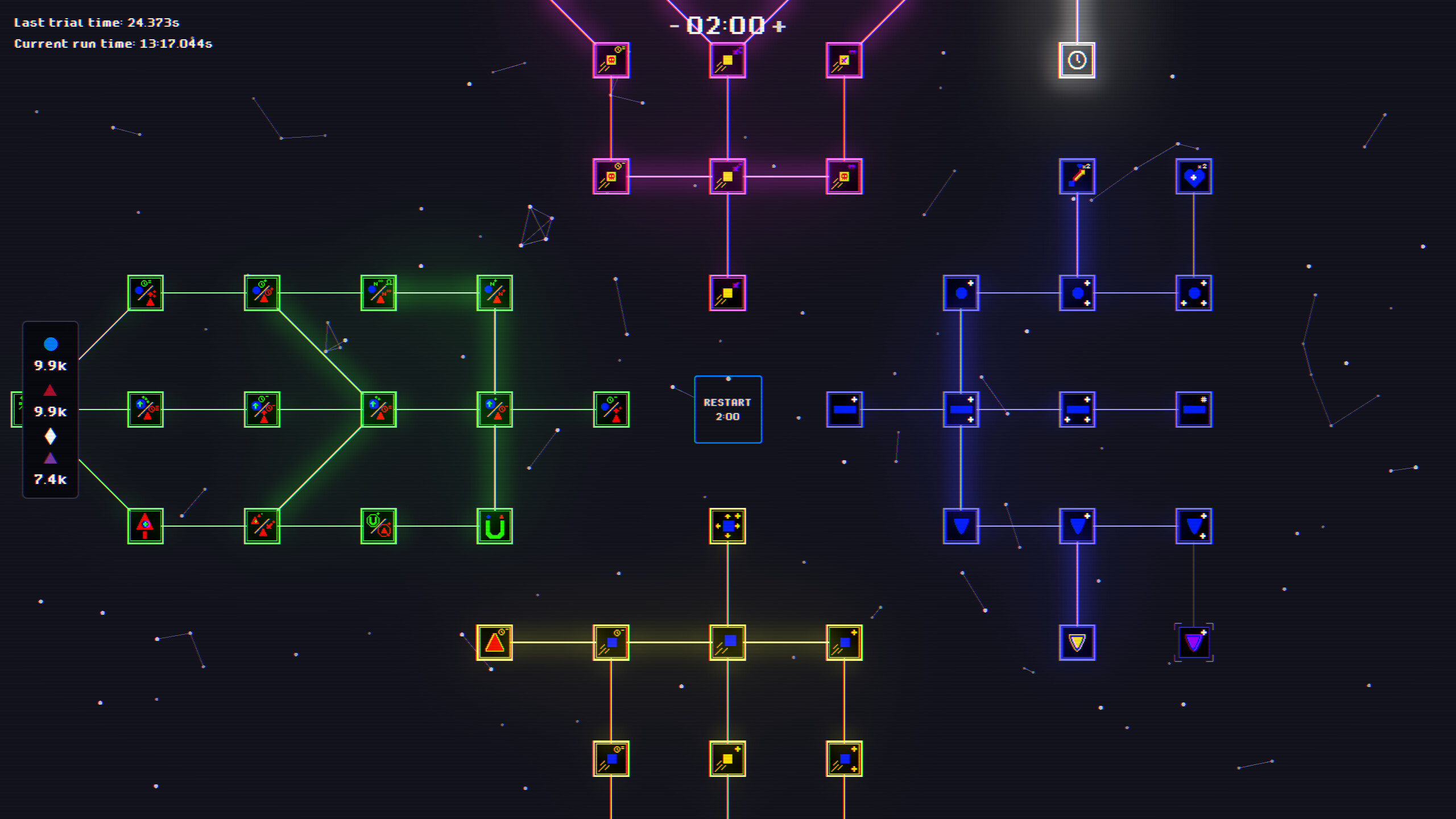Select the yellow node showing a blue square and clock
The width and height of the screenshot is (1456, 819).
tap(611, 642)
